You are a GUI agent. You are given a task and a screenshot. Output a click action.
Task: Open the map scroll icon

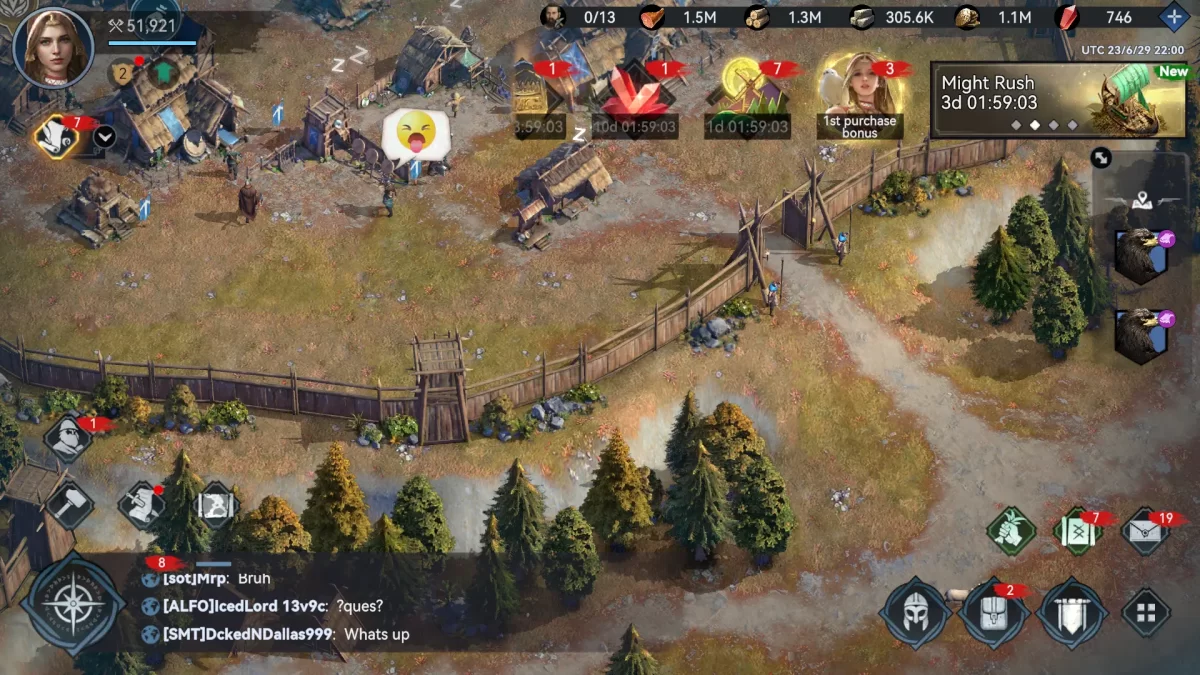click(x=216, y=505)
